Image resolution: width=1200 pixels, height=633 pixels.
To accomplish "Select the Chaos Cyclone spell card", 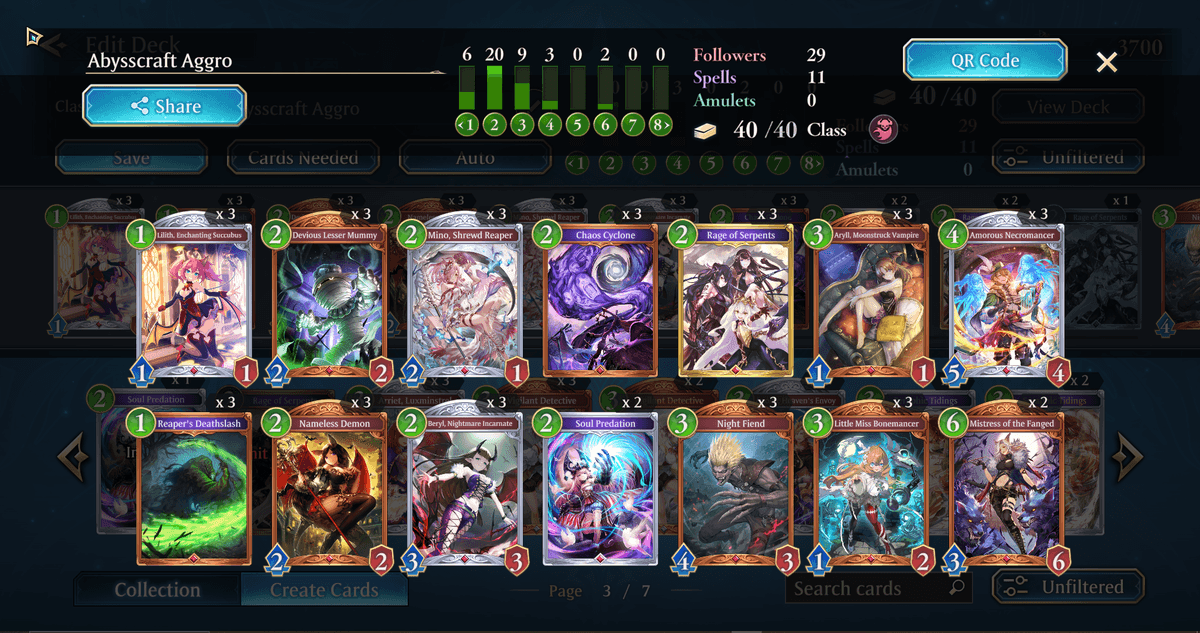I will 600,300.
